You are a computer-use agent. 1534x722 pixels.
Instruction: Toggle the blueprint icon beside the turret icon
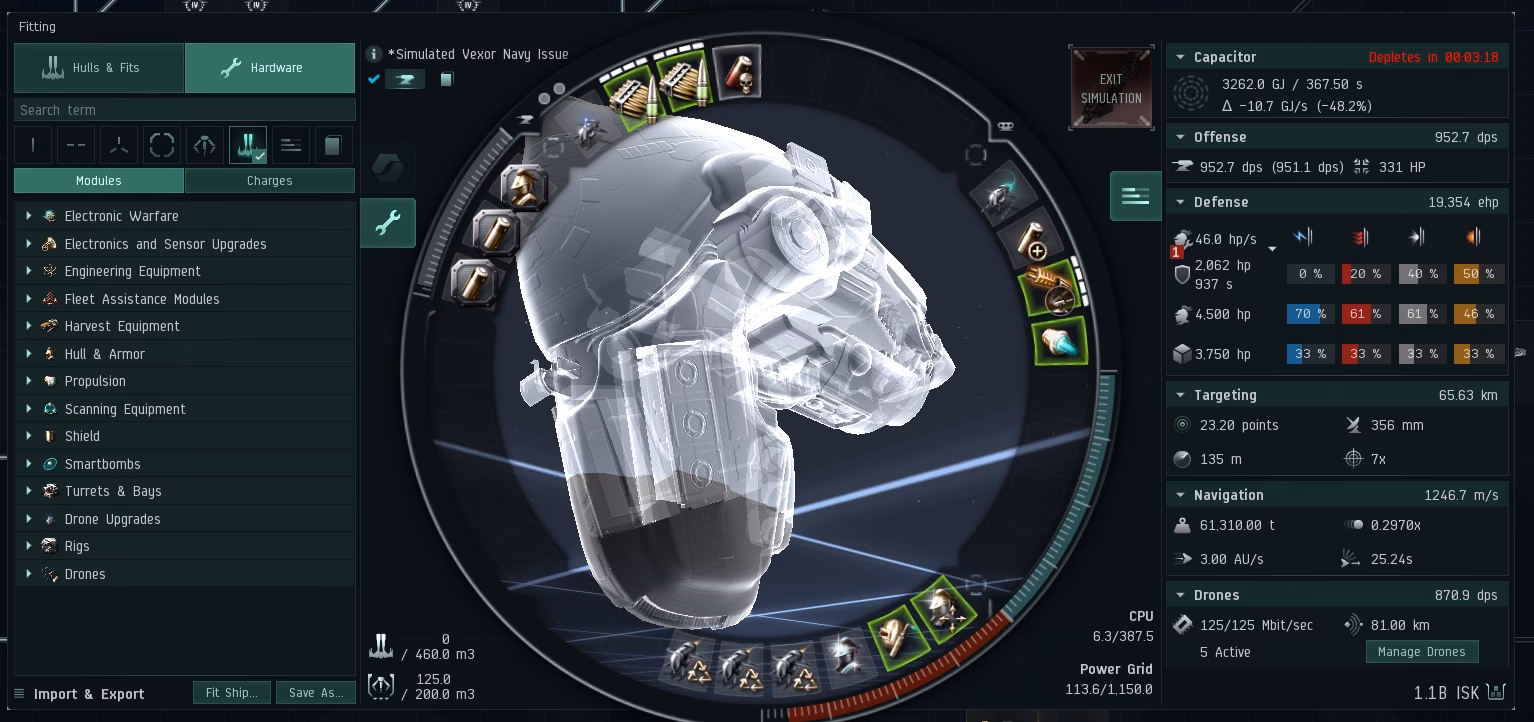pos(446,79)
